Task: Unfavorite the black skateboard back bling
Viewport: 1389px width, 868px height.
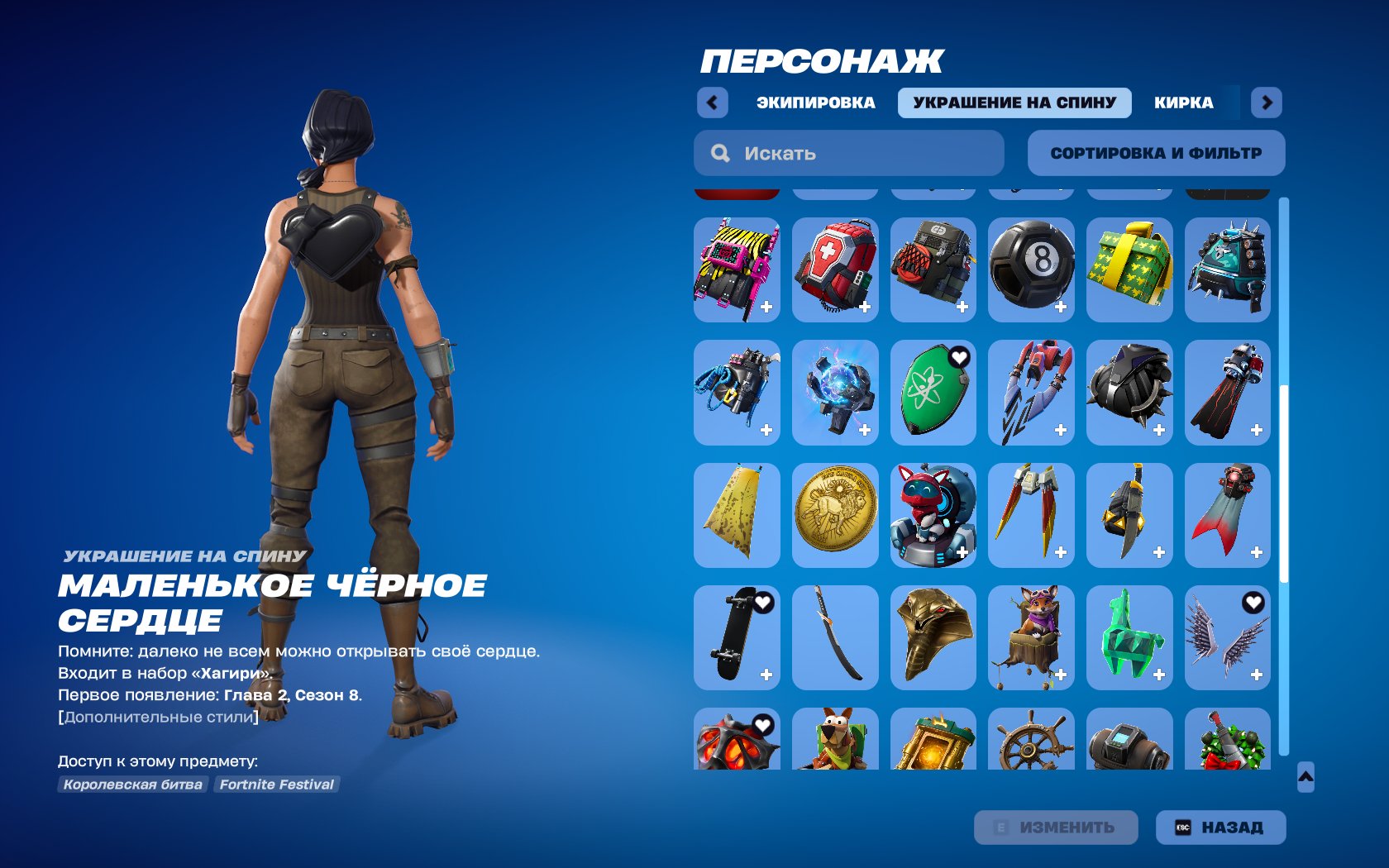Action: 761,603
